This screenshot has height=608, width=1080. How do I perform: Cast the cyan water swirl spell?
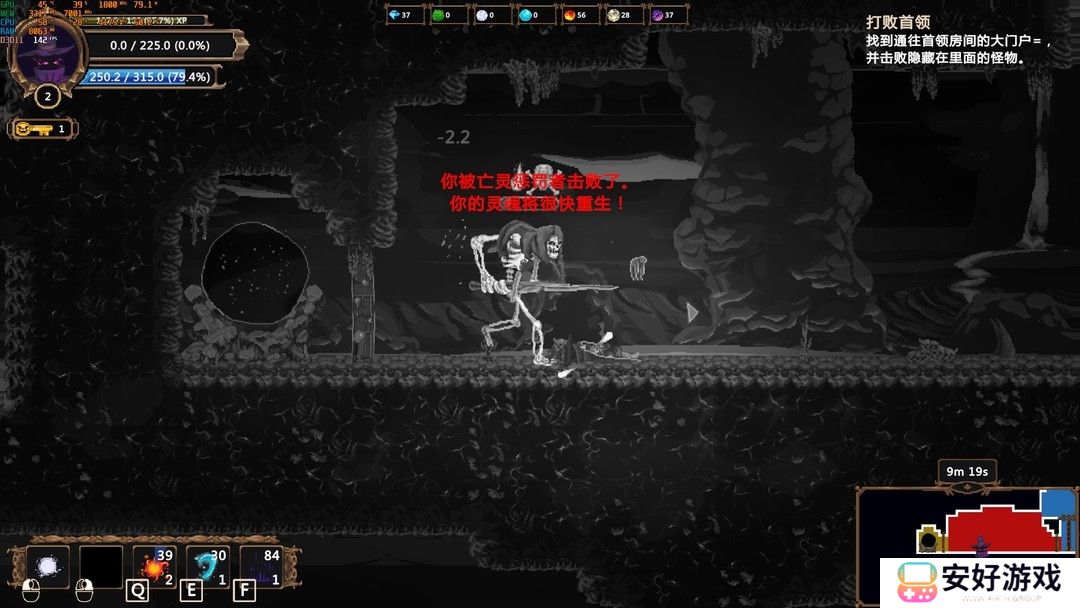click(207, 567)
